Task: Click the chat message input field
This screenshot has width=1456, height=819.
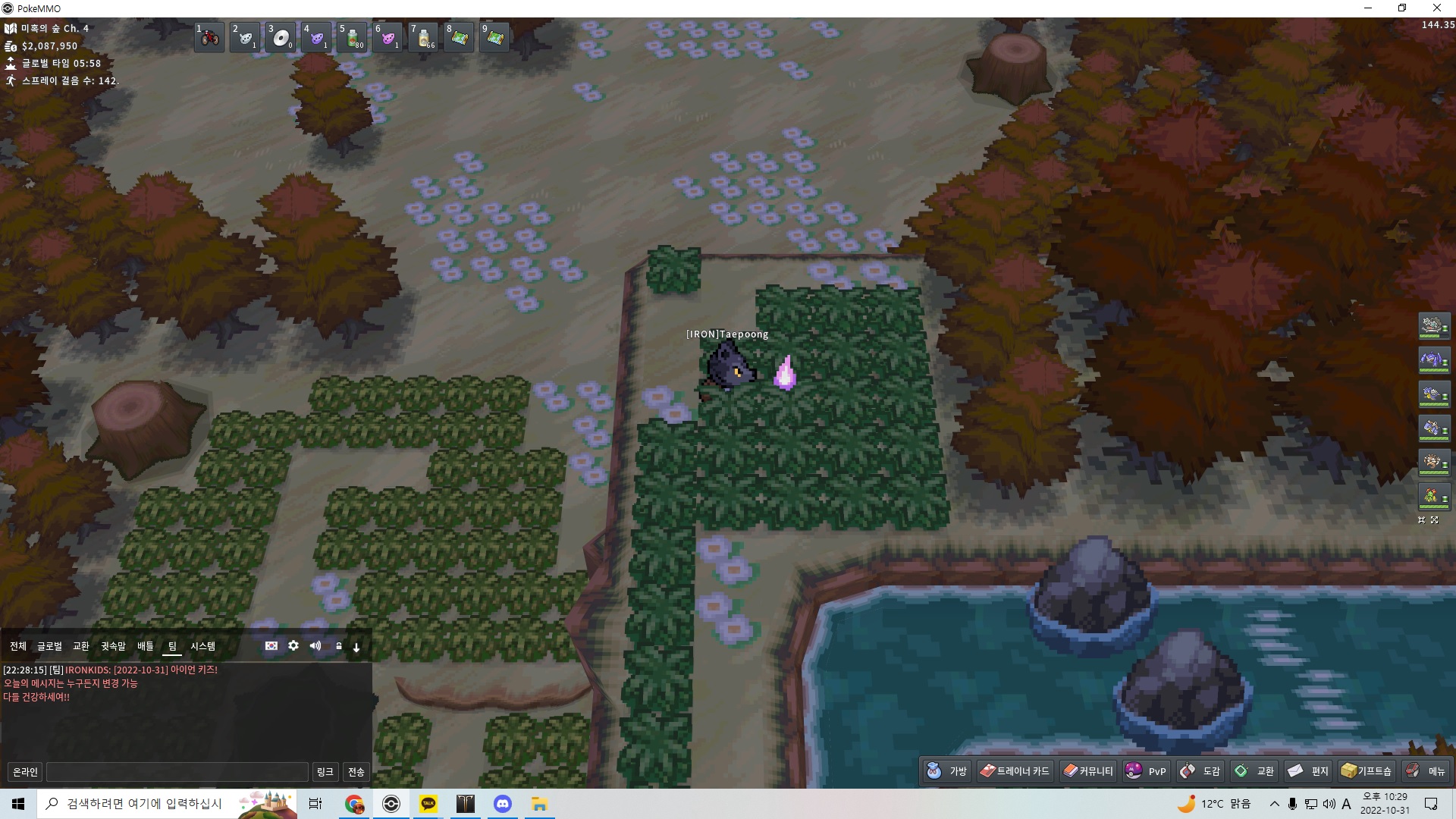Action: (x=177, y=772)
